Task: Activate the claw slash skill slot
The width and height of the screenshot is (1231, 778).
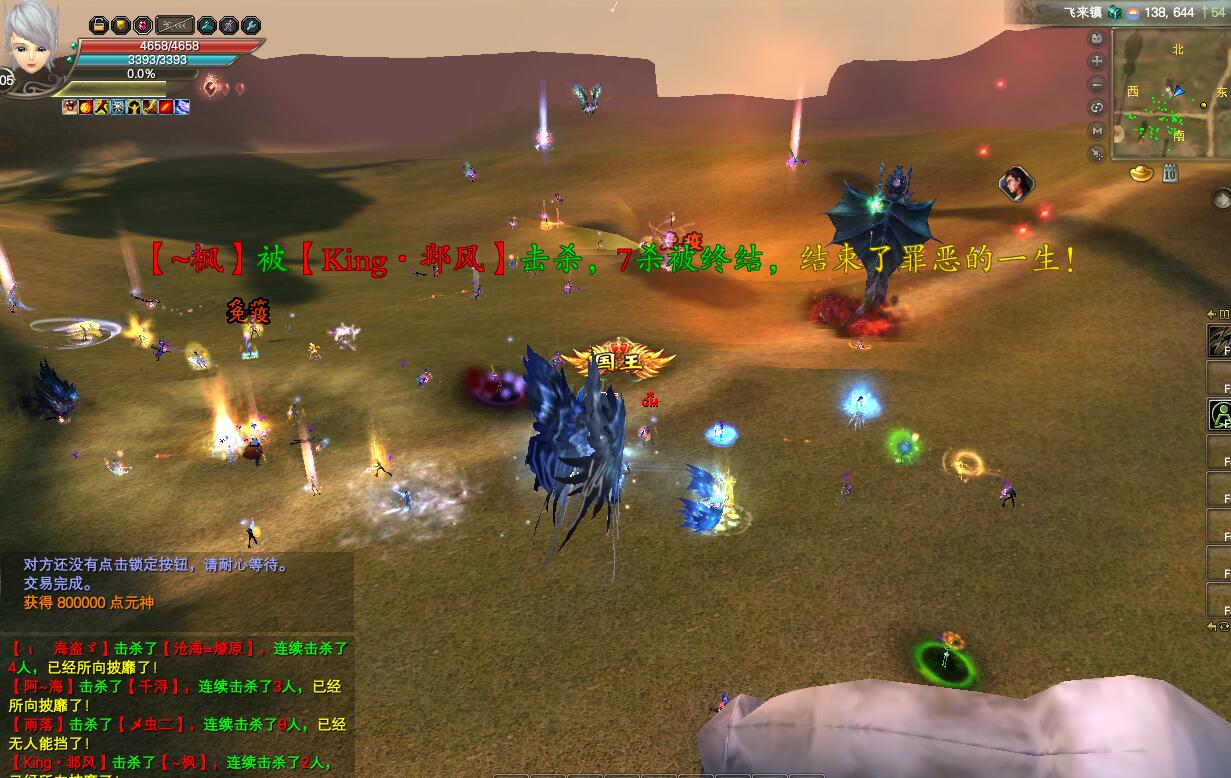Action: tap(1219, 341)
